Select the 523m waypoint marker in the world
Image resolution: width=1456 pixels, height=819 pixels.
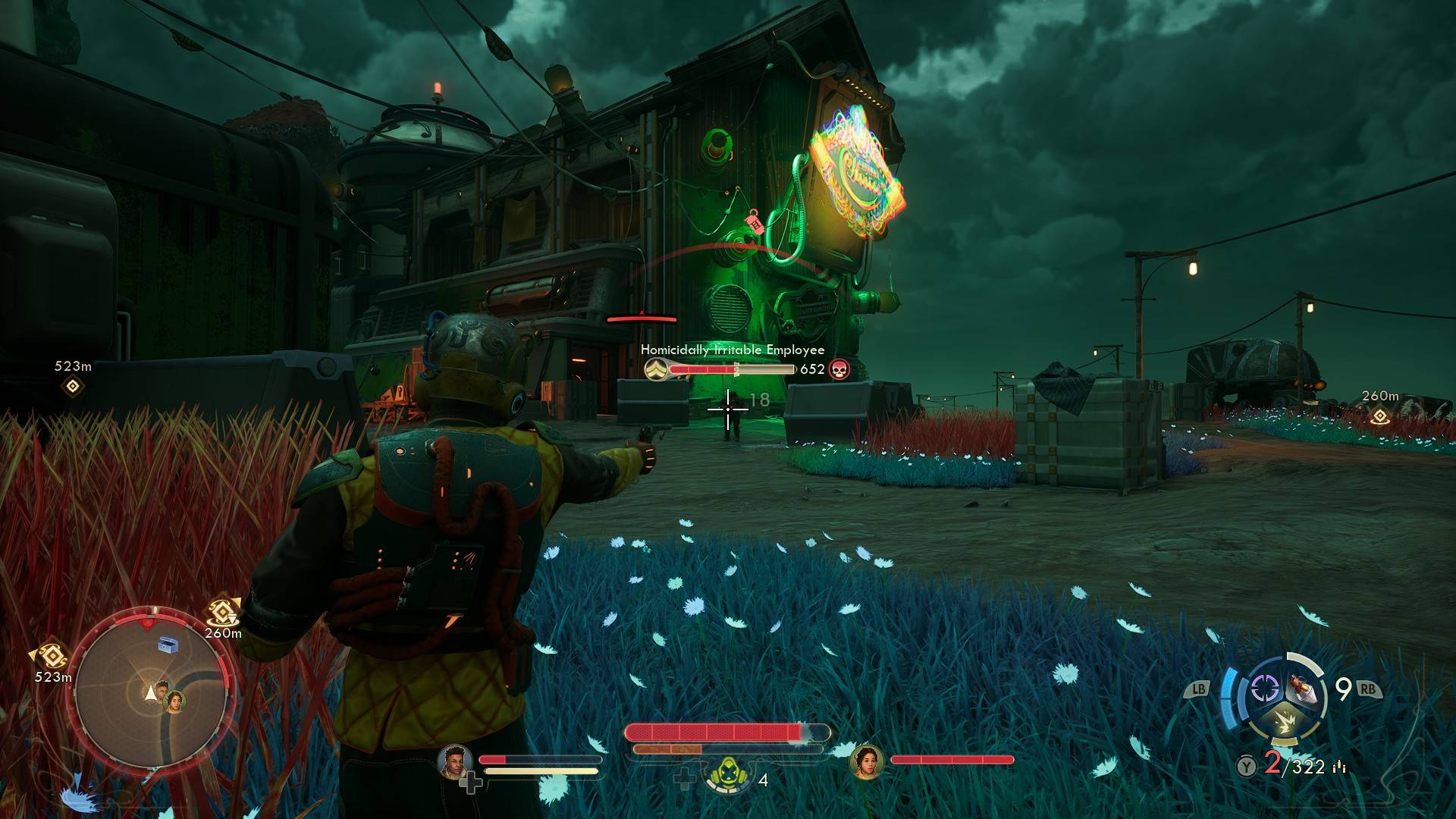click(73, 387)
